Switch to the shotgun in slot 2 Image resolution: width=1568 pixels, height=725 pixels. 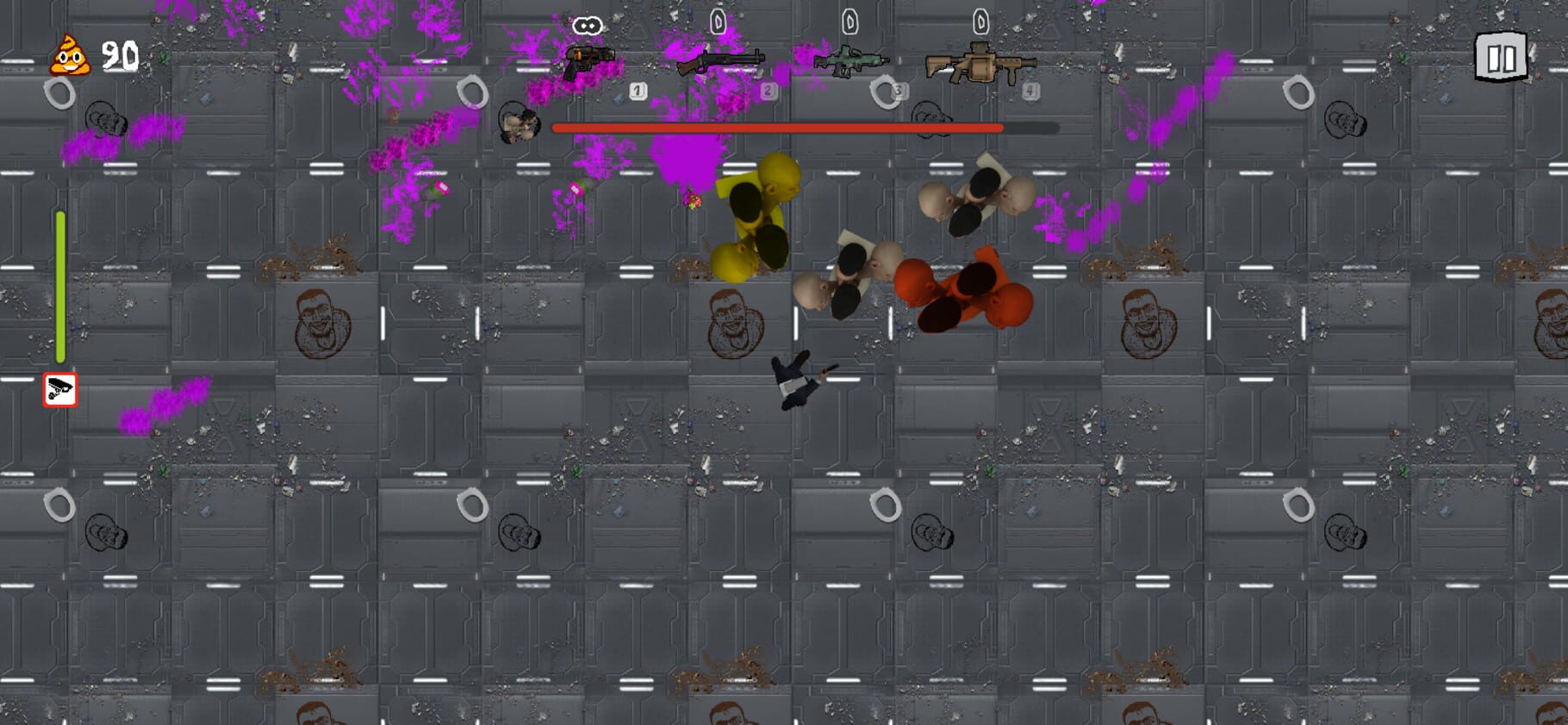pos(720,62)
